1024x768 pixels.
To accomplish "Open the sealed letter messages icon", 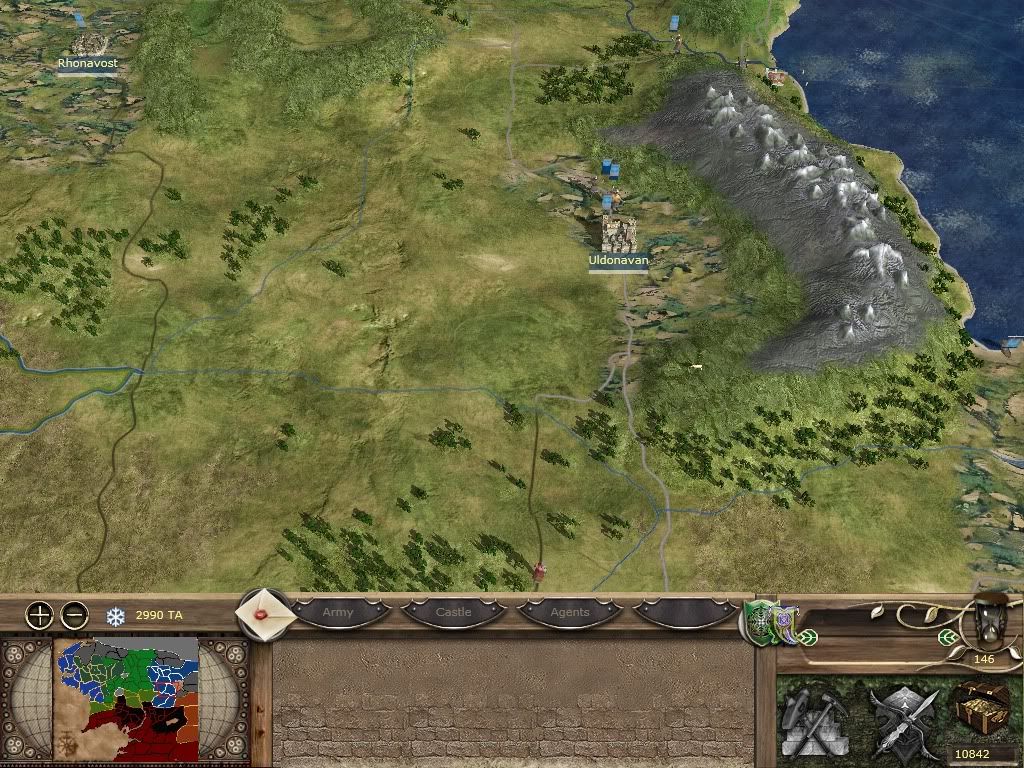I will pyautogui.click(x=265, y=614).
